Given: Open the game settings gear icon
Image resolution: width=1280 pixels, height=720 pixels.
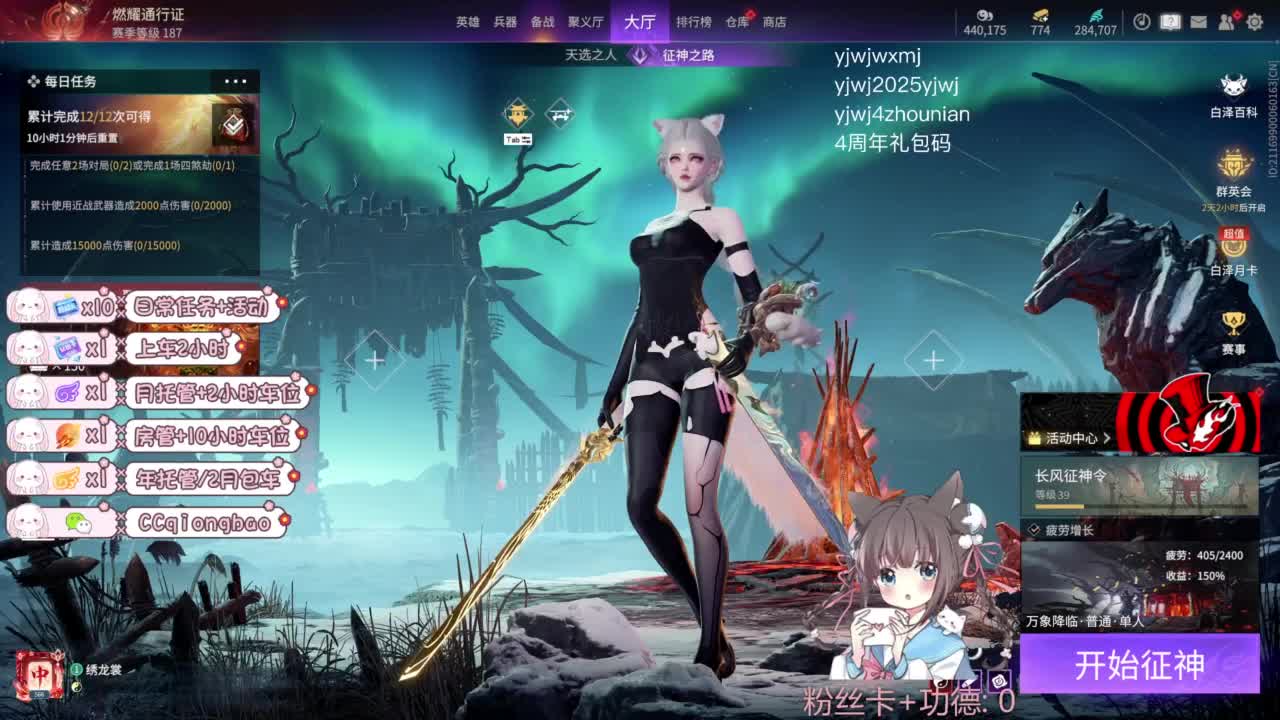Looking at the screenshot, I should 1255,22.
